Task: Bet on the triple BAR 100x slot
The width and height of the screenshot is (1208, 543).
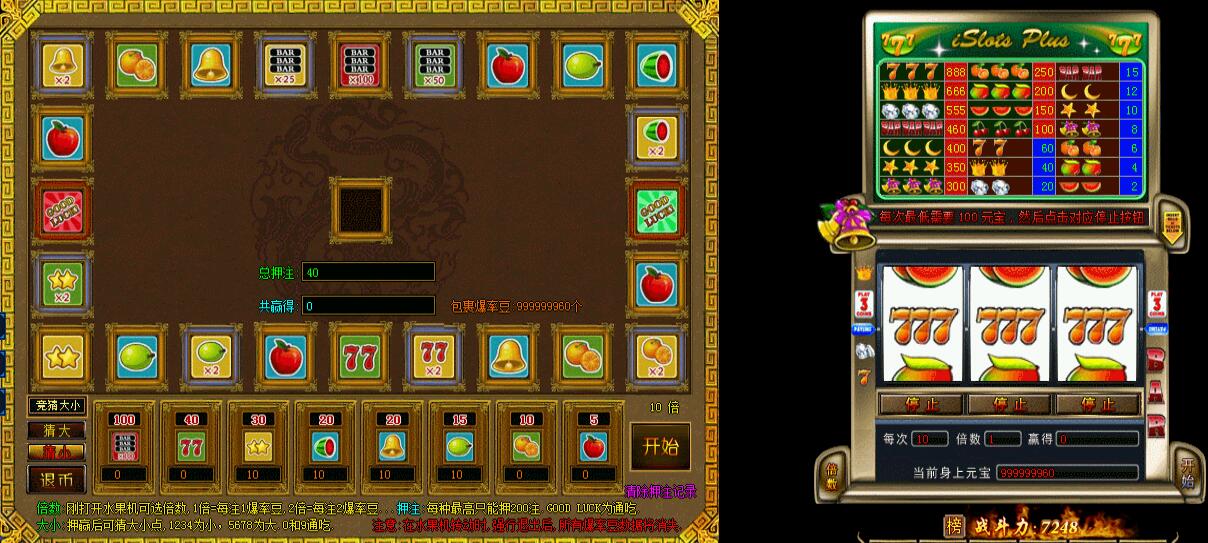Action: click(124, 445)
